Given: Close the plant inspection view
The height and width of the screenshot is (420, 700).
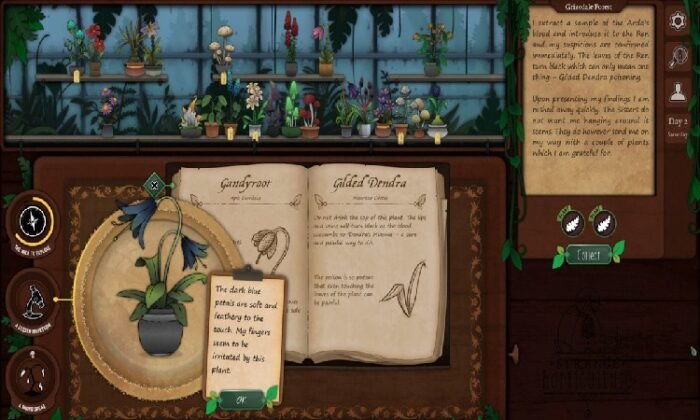Looking at the screenshot, I should click(x=153, y=182).
